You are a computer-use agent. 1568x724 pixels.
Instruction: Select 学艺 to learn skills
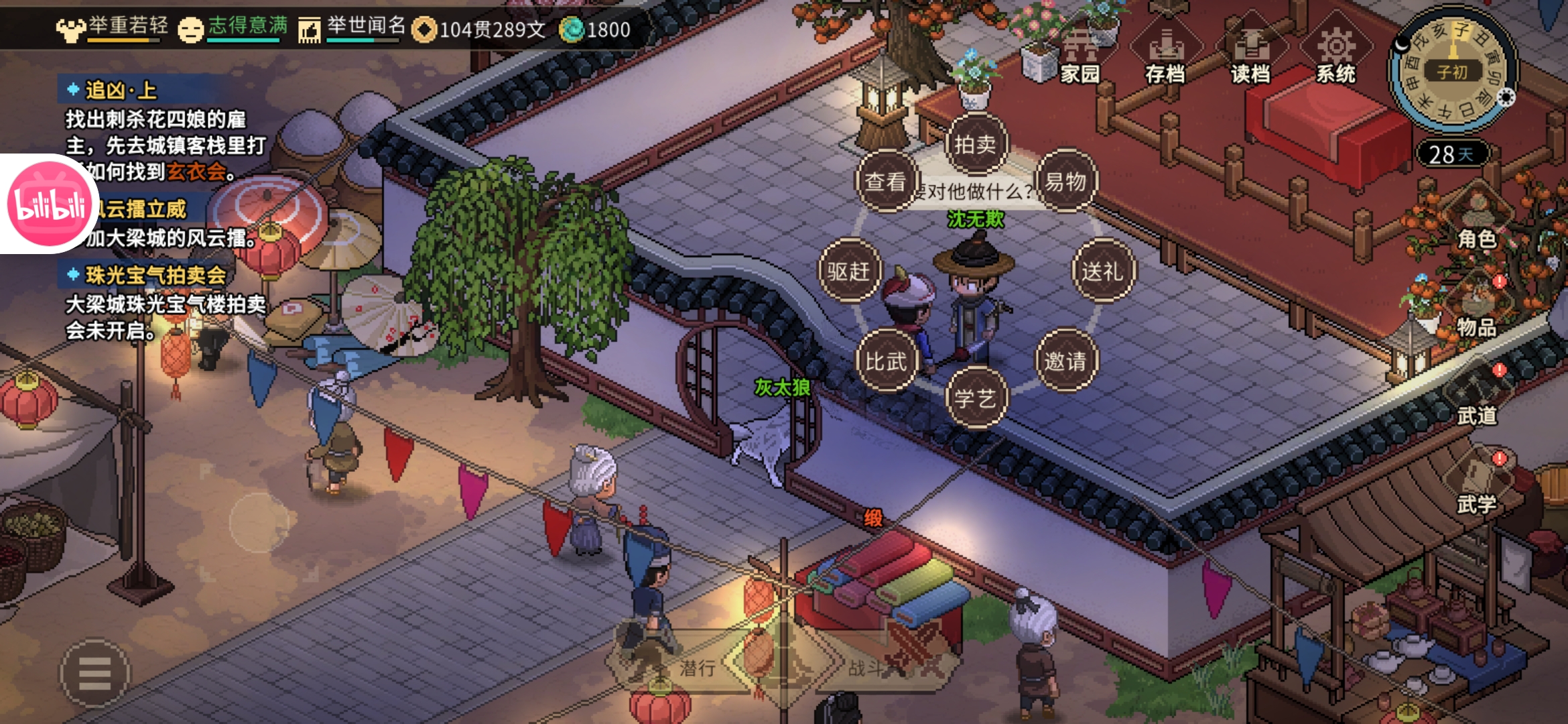pyautogui.click(x=975, y=399)
